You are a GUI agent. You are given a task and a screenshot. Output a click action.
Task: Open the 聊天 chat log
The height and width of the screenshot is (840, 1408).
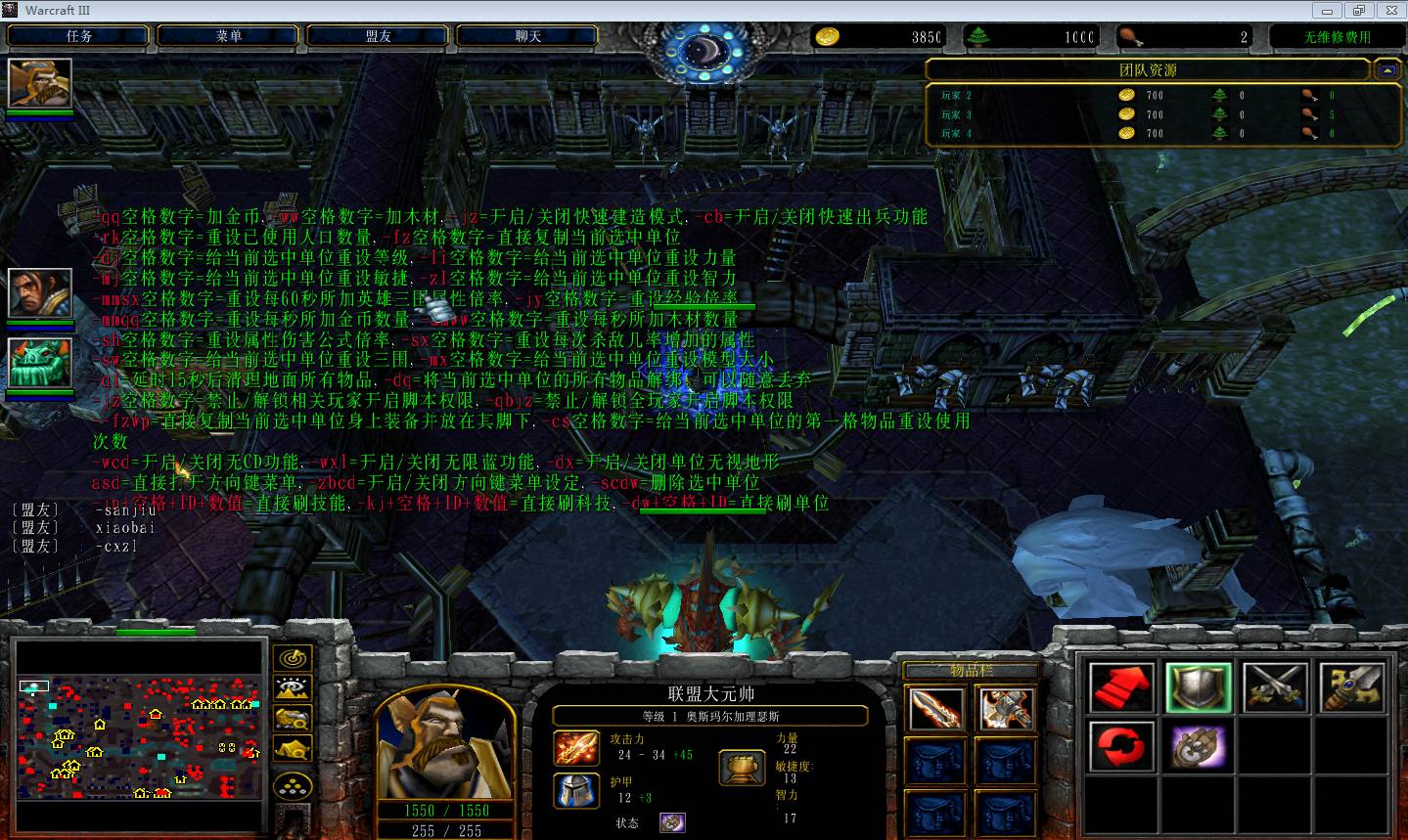click(528, 36)
